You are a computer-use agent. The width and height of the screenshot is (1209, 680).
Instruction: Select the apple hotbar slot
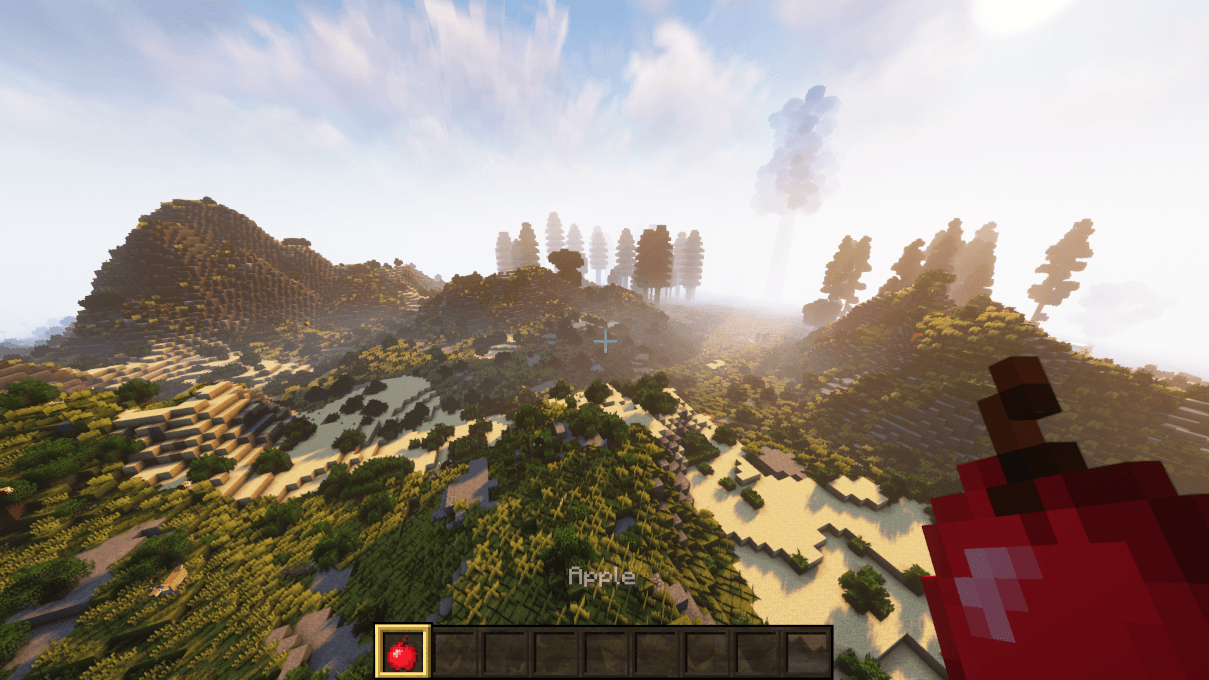(403, 652)
